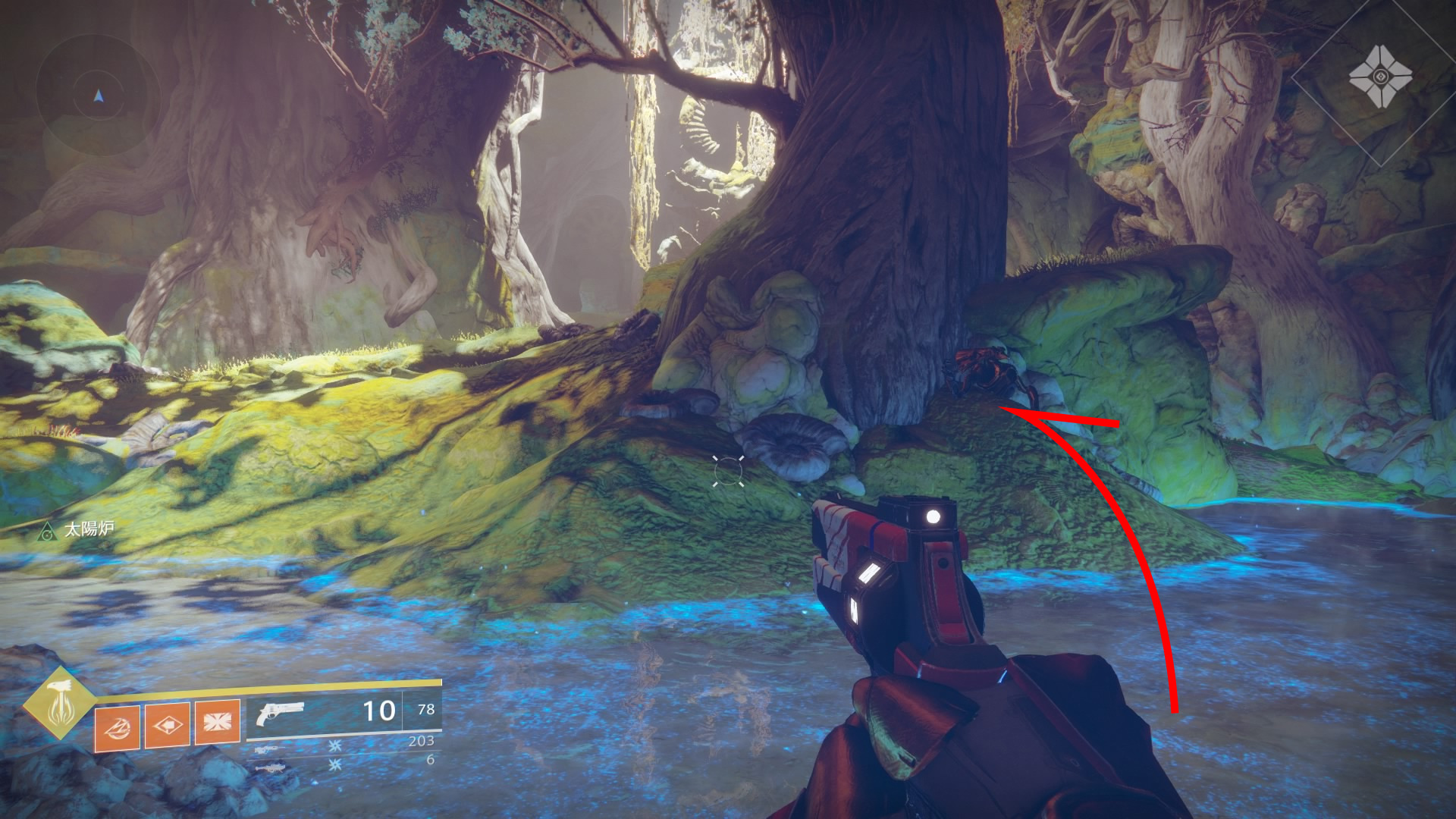Screen dimensions: 1456x819
Task: Trigger the melee ability icon
Action: click(168, 726)
